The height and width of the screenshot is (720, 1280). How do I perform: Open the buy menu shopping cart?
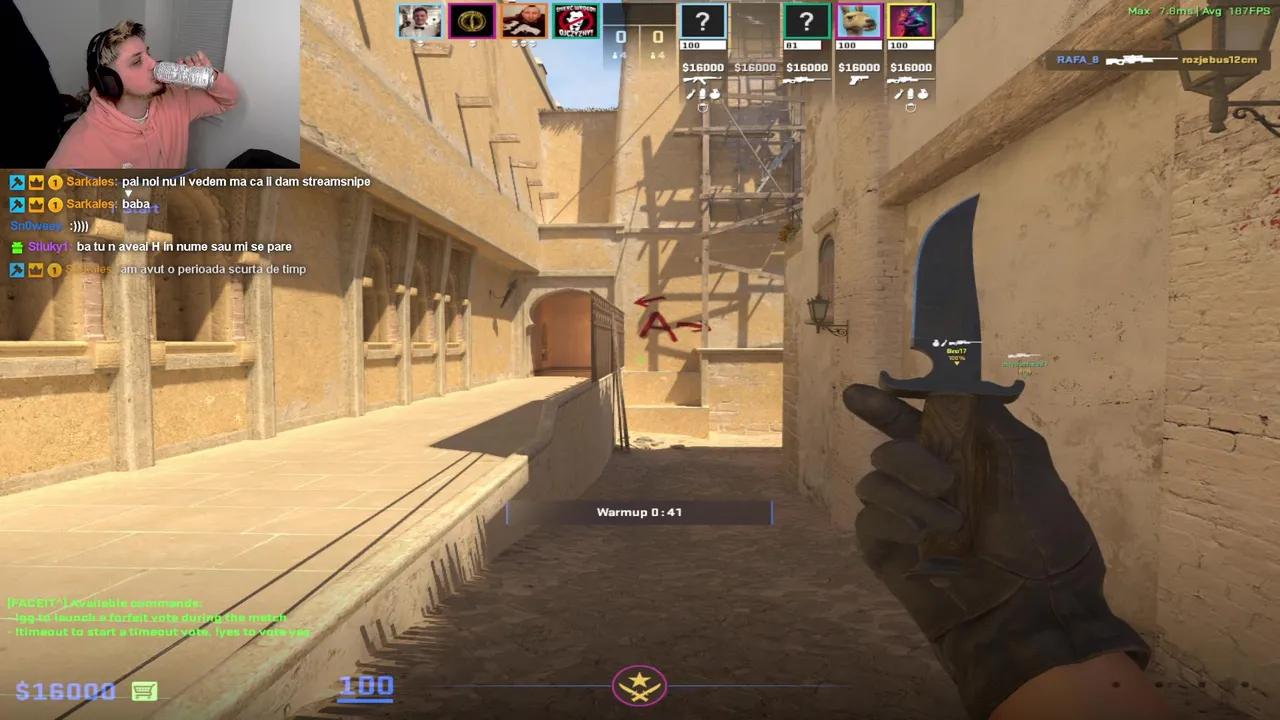[x=143, y=690]
